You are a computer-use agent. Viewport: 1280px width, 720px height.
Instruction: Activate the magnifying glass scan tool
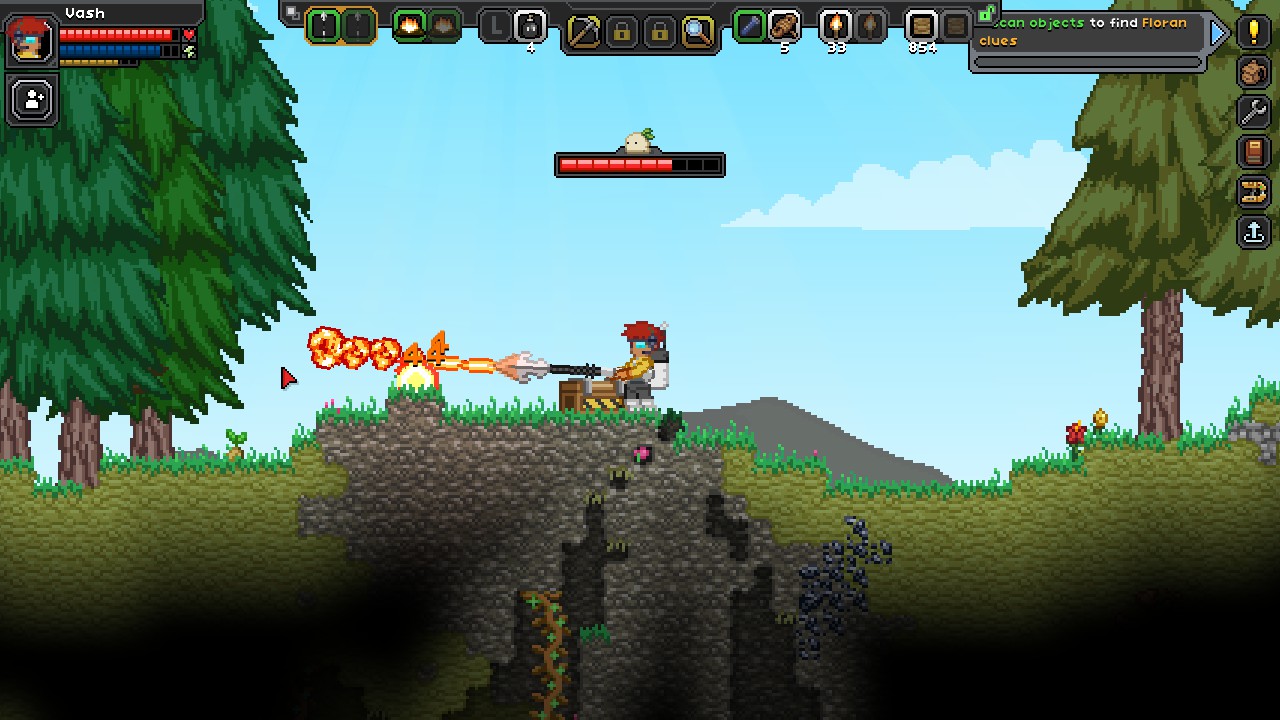coord(697,32)
